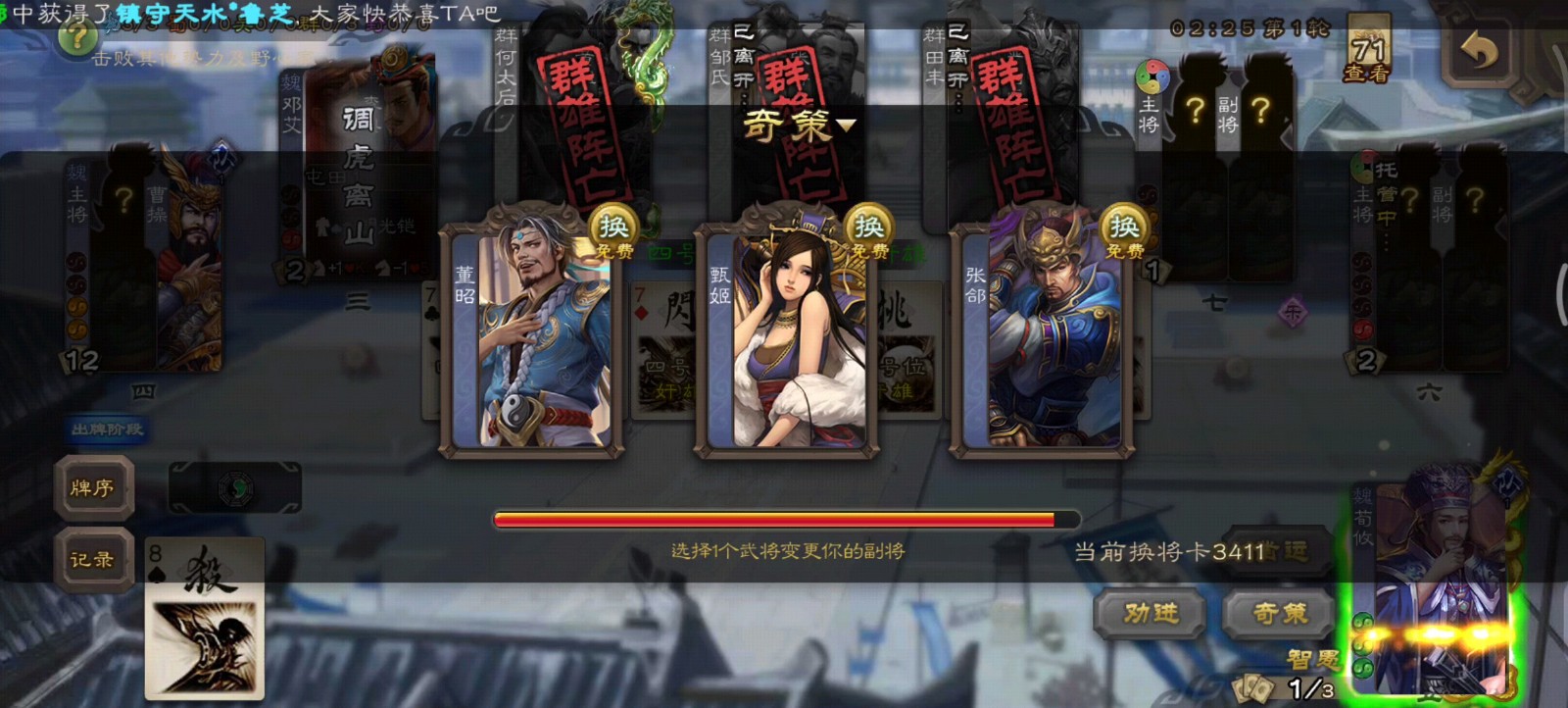The image size is (1568, 708).
Task: Tap the empty 主将 slot question mark
Action: pyautogui.click(x=1197, y=111)
